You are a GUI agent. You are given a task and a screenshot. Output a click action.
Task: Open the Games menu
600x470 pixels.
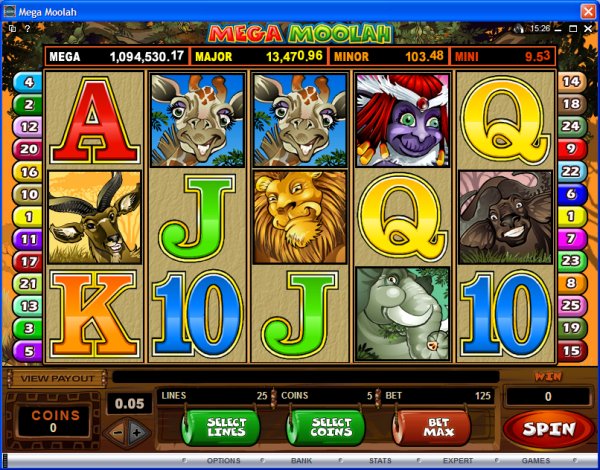pyautogui.click(x=536, y=461)
